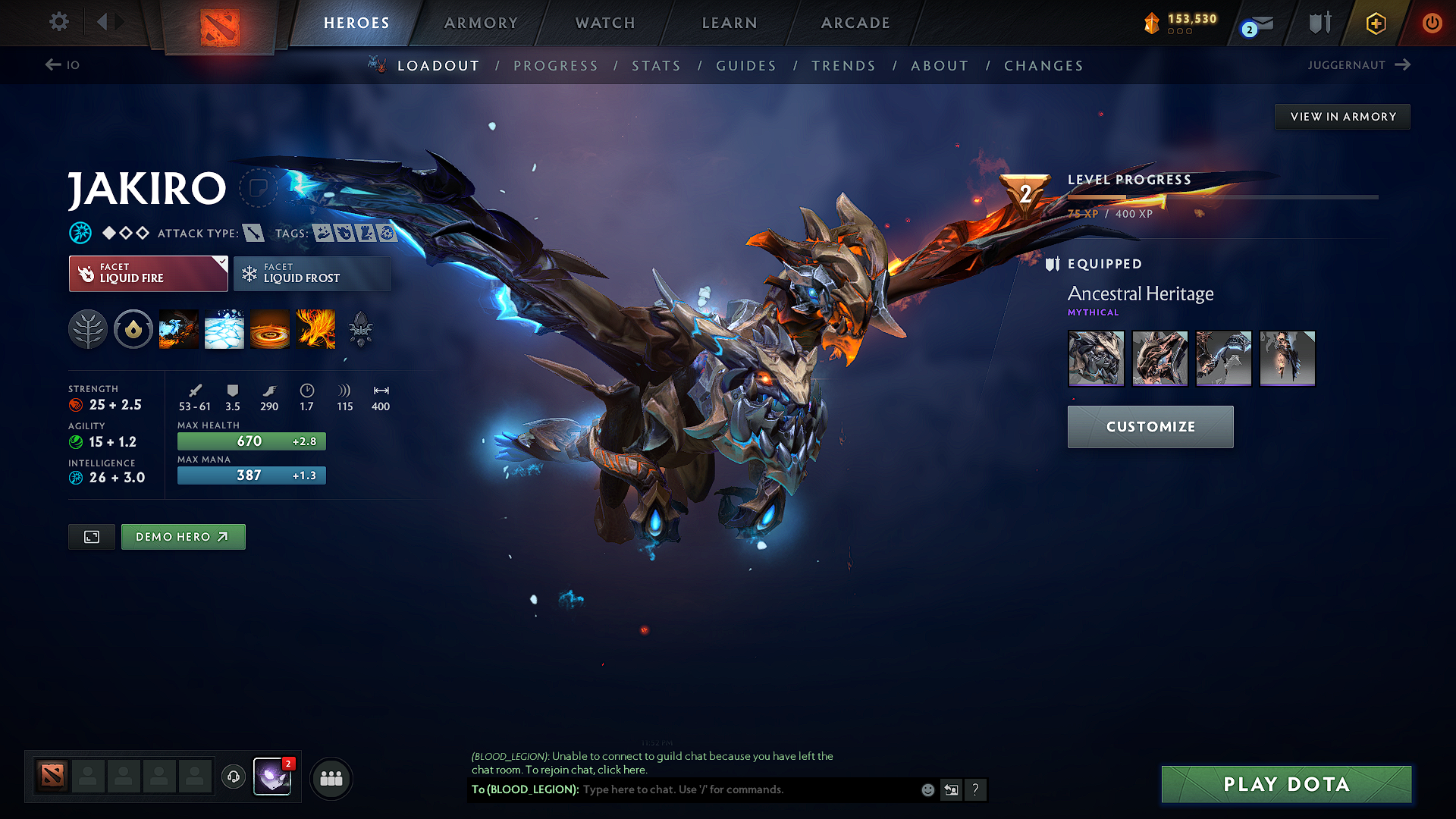The height and width of the screenshot is (819, 1456).
Task: Switch to the STATS tab
Action: click(656, 66)
